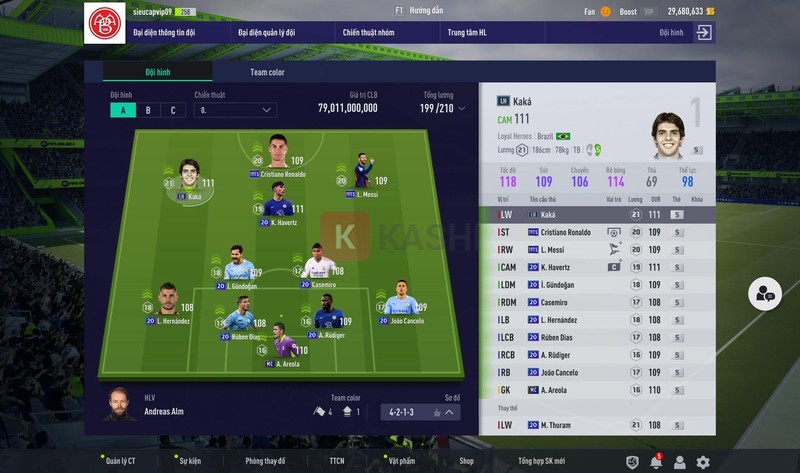Select Cristiano Ronaldo row in player list

pos(597,232)
